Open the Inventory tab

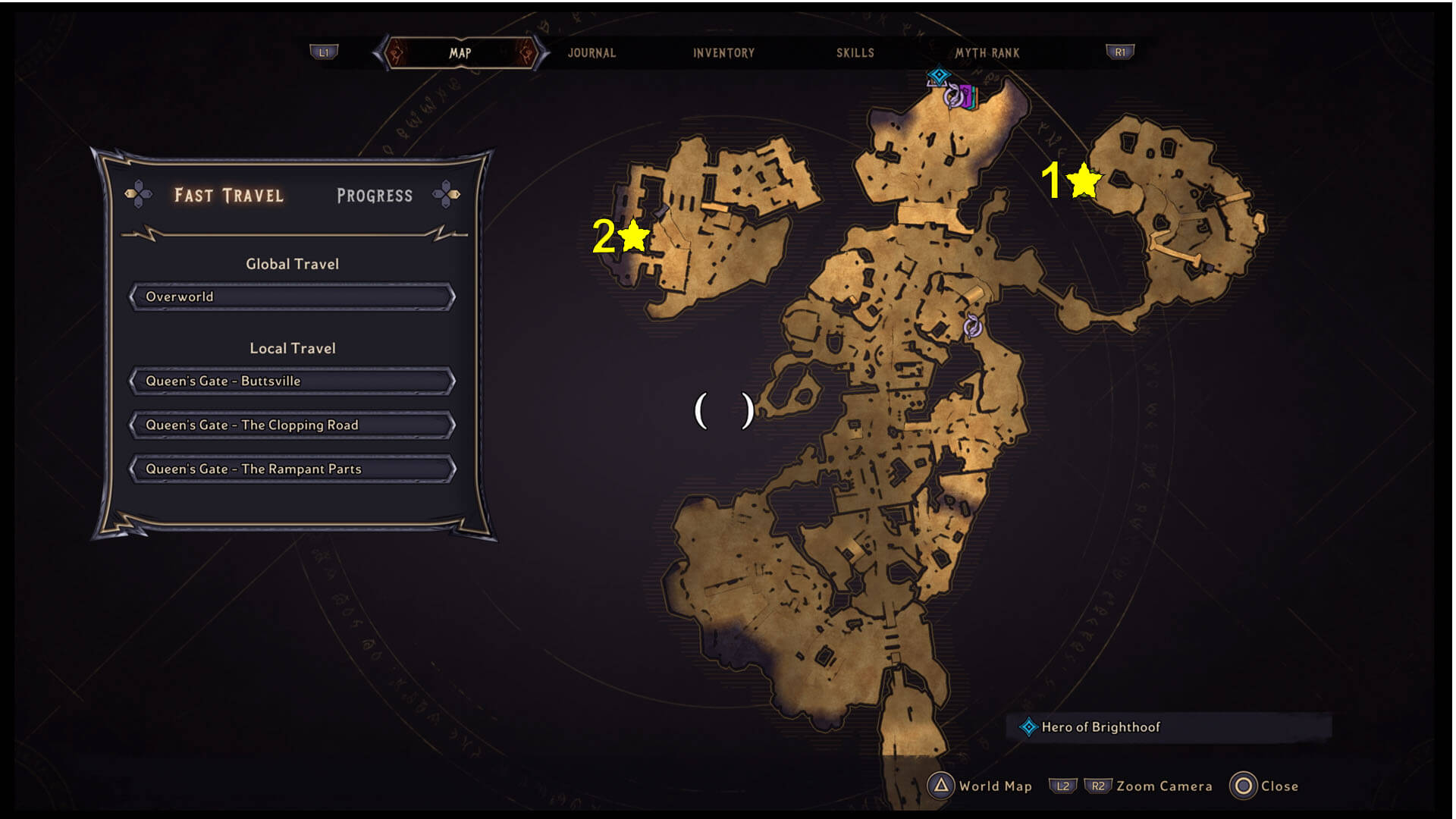[x=722, y=52]
